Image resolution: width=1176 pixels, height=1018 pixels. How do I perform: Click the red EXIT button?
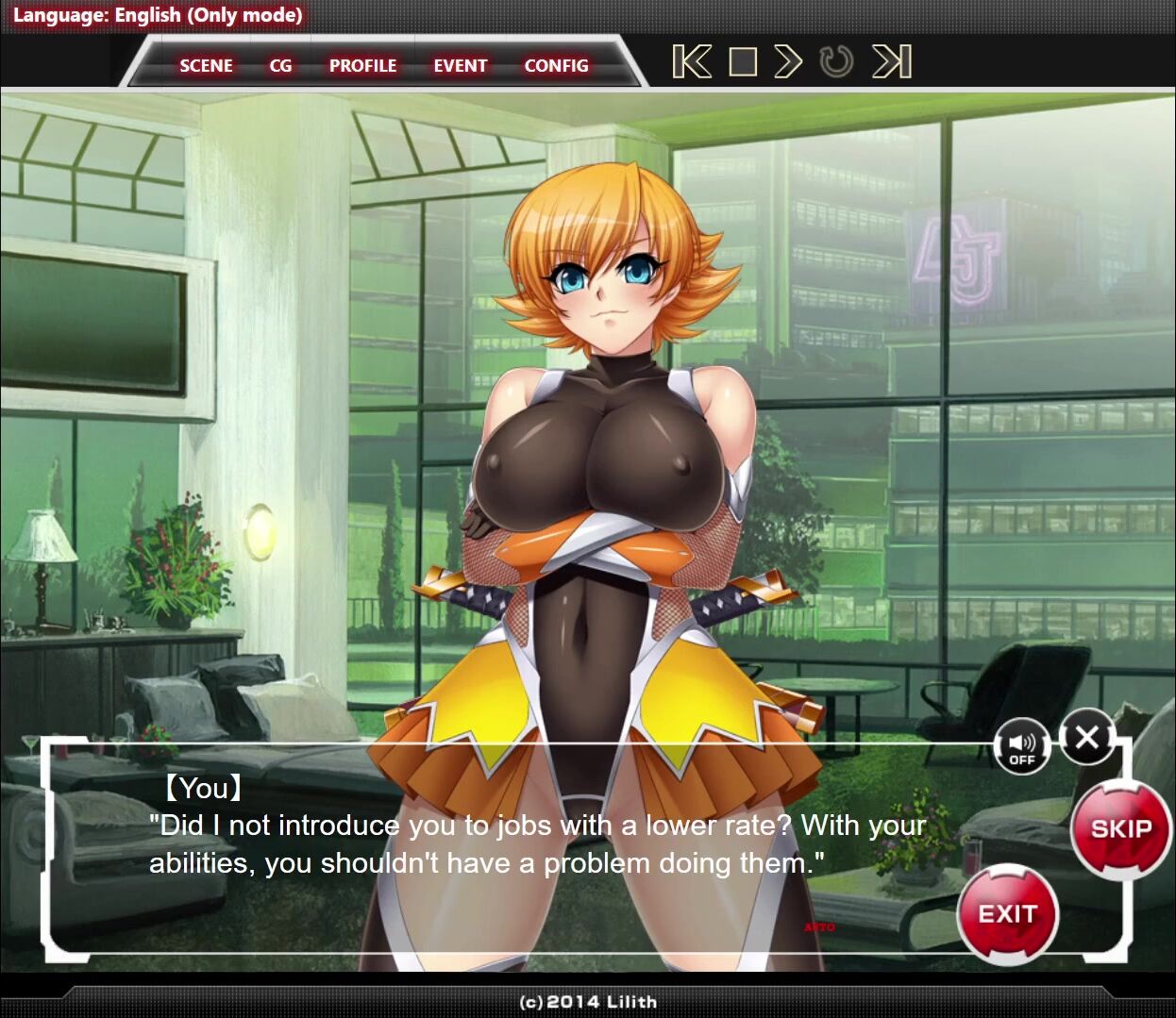pyautogui.click(x=1007, y=913)
